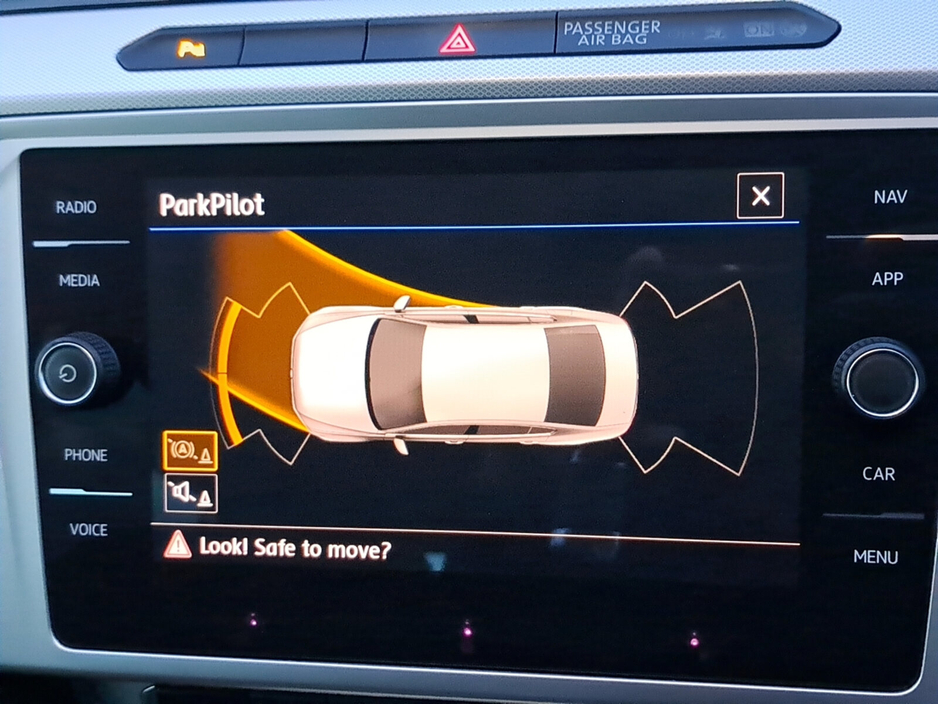The height and width of the screenshot is (704, 938).
Task: Open the main MENU
Action: [875, 557]
